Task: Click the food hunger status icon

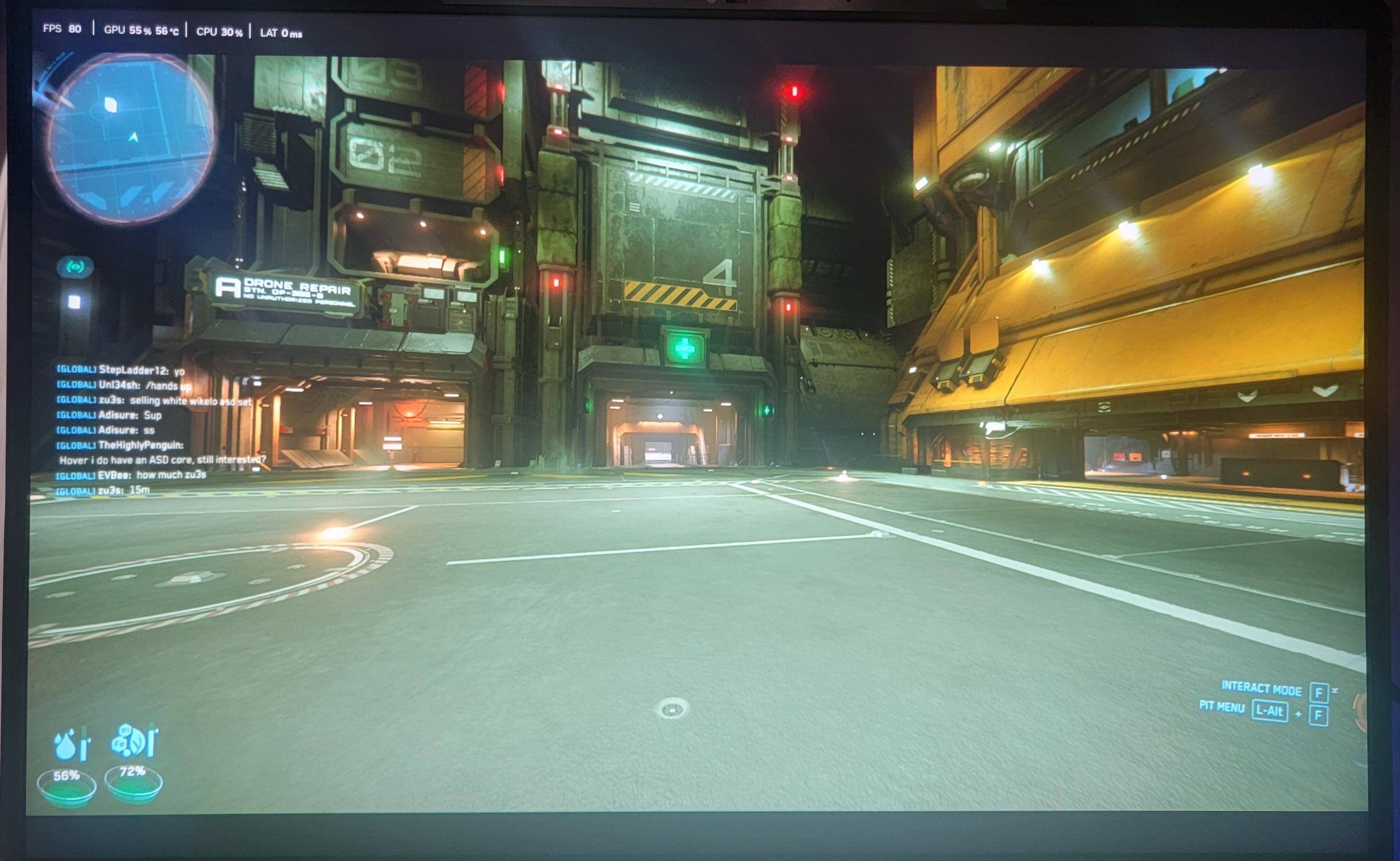Action: point(131,741)
